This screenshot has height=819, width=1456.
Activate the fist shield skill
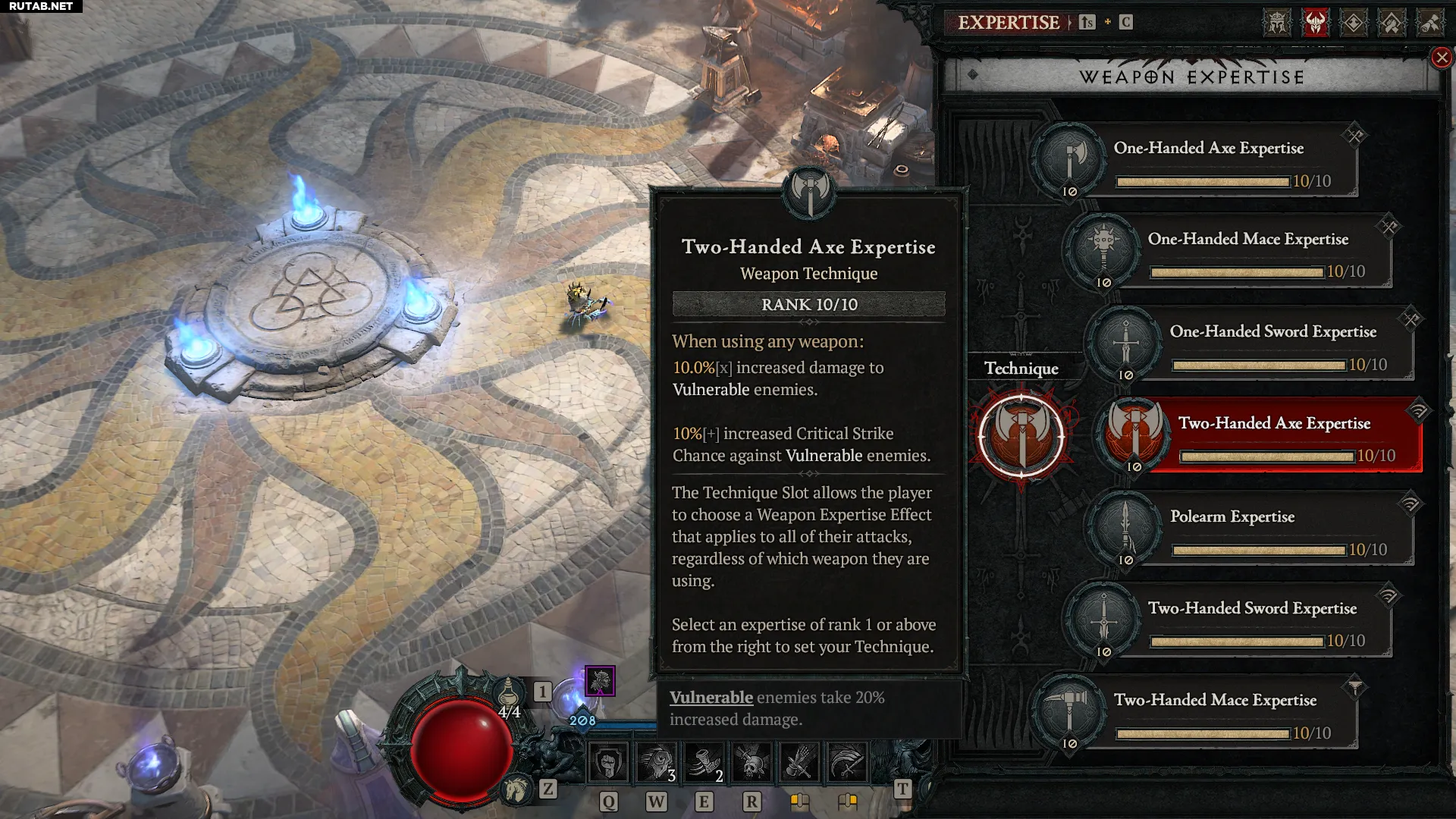tap(608, 762)
